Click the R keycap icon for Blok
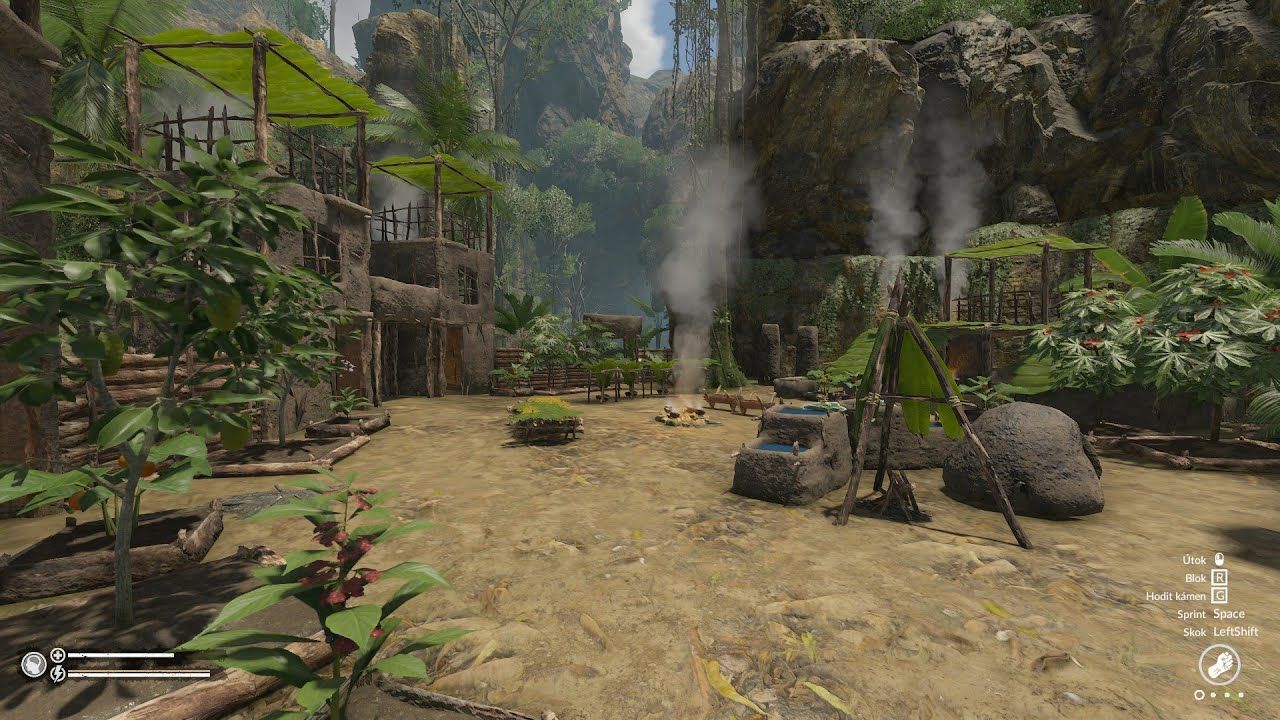Screen dimensions: 1280x720 pos(1220,577)
